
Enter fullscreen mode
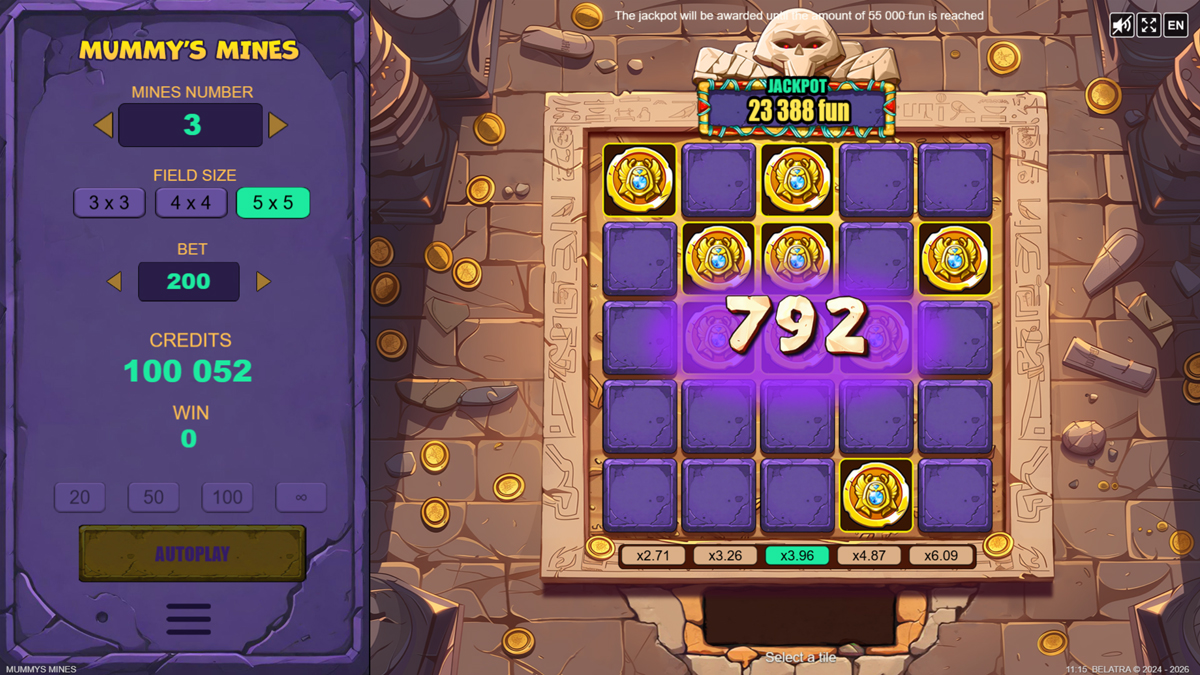click(x=1149, y=25)
